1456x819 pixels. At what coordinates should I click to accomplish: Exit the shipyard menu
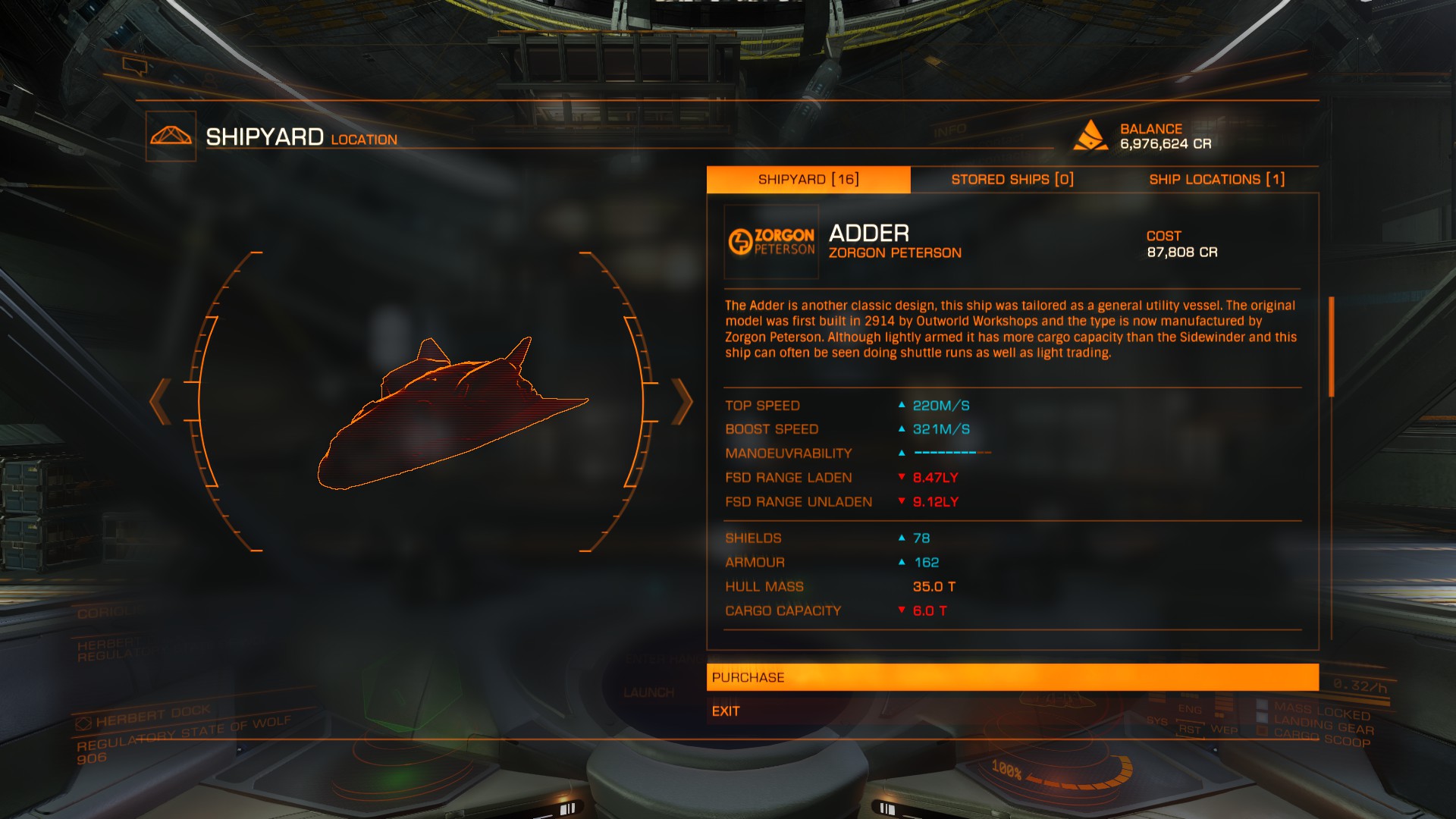(x=726, y=711)
